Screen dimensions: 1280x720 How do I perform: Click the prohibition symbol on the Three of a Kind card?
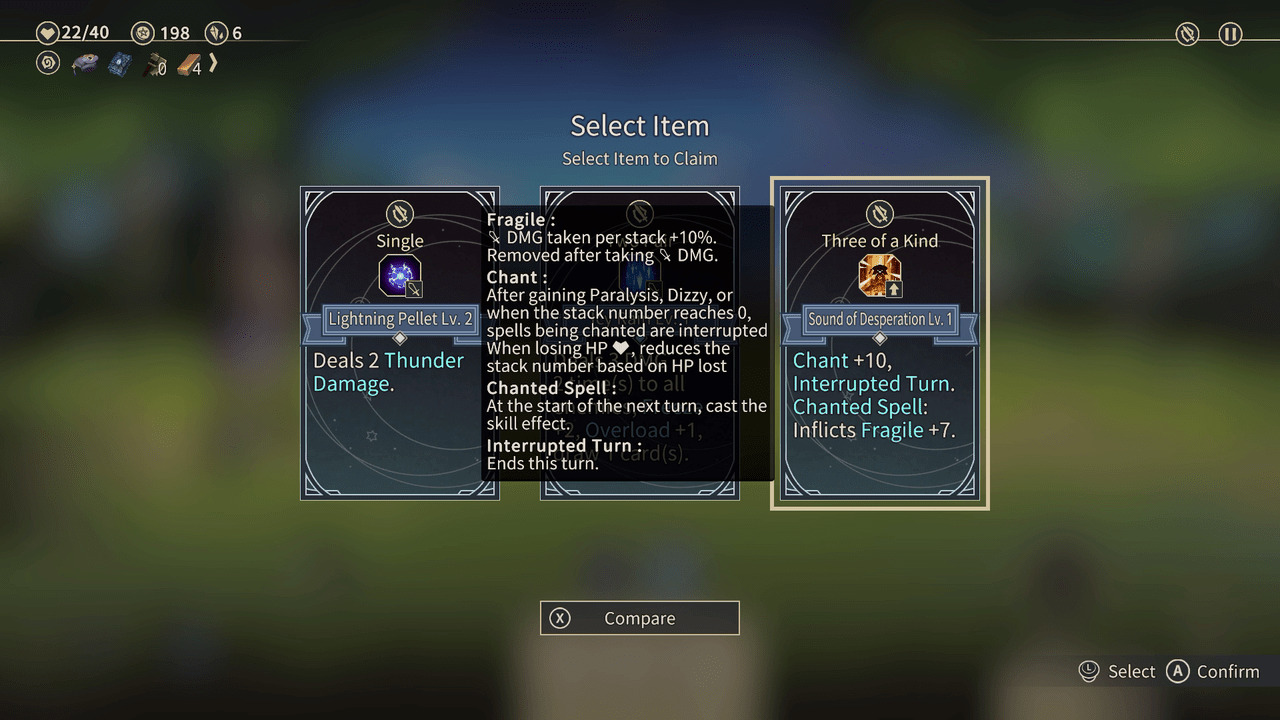(879, 214)
